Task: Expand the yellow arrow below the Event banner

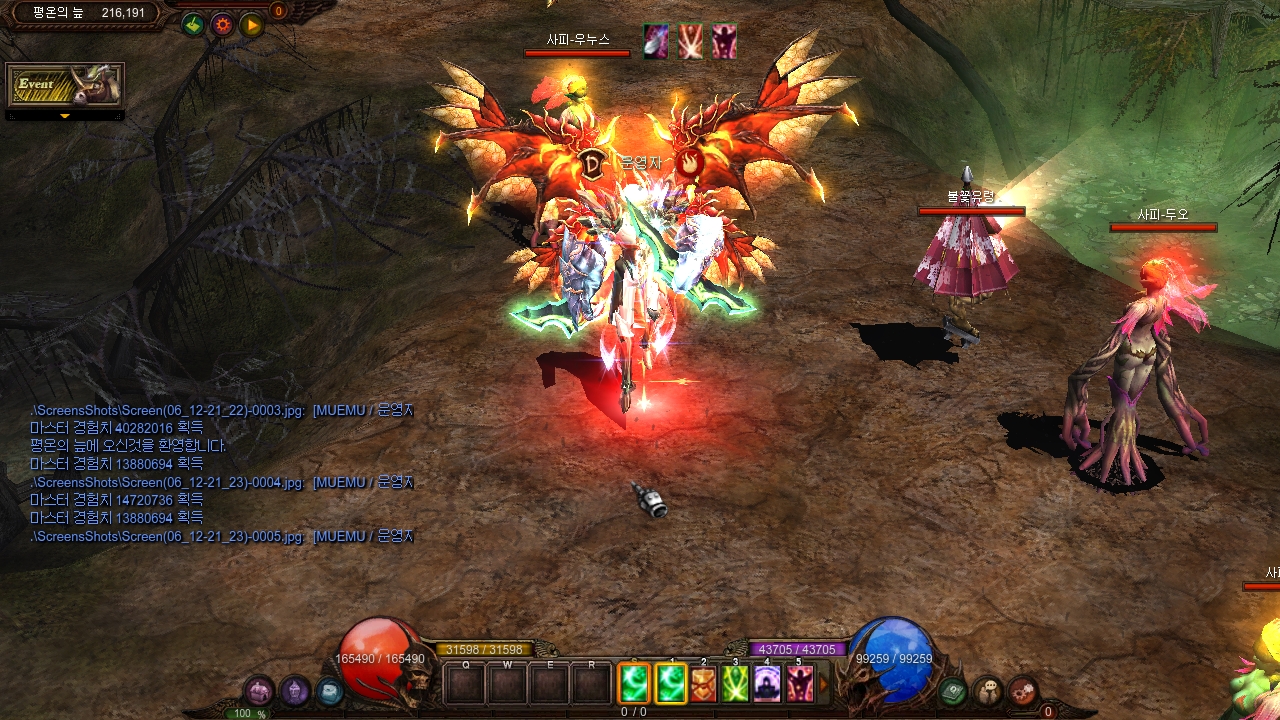Action: pyautogui.click(x=65, y=116)
